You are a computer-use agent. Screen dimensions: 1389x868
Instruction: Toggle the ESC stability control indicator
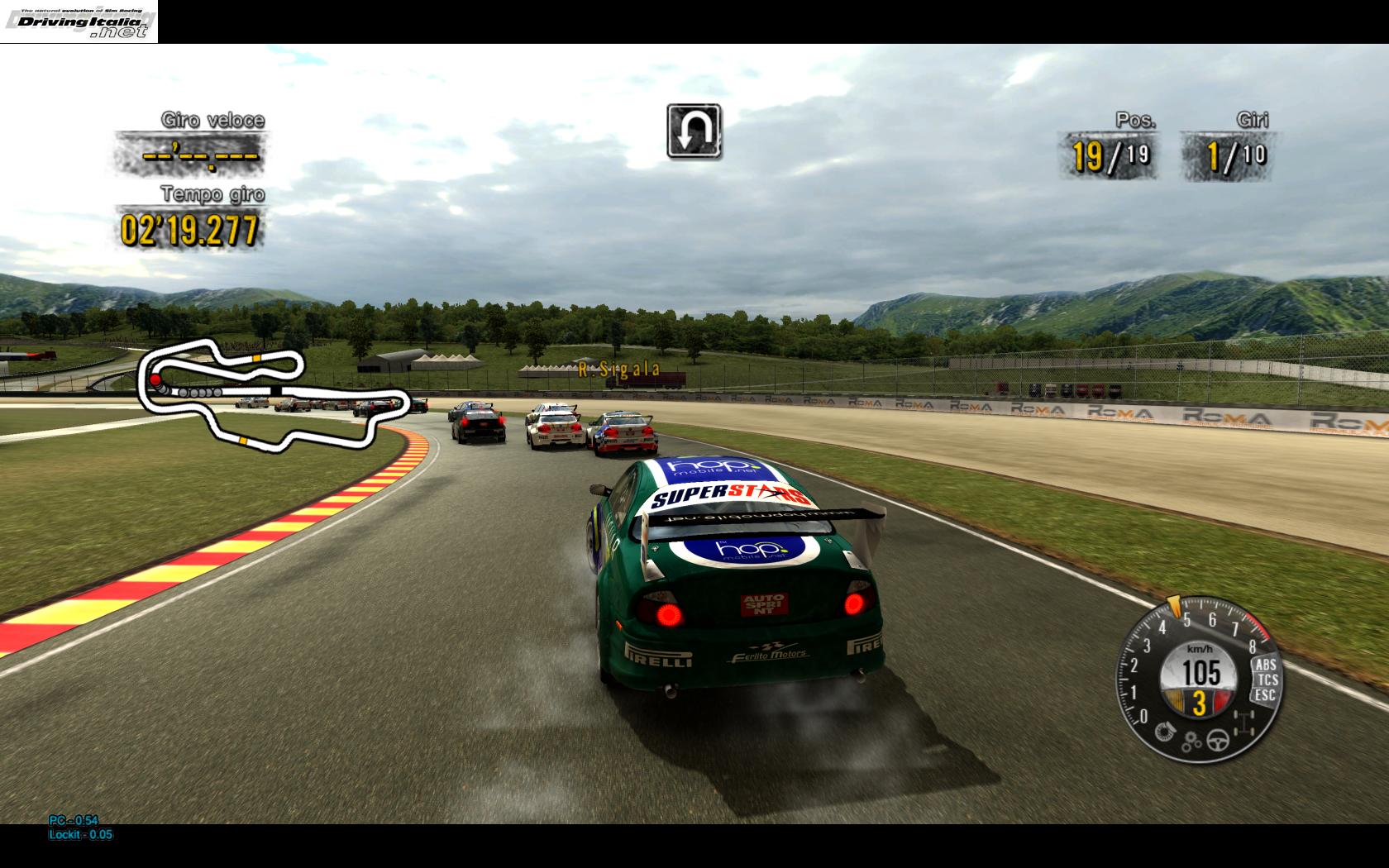click(1265, 694)
